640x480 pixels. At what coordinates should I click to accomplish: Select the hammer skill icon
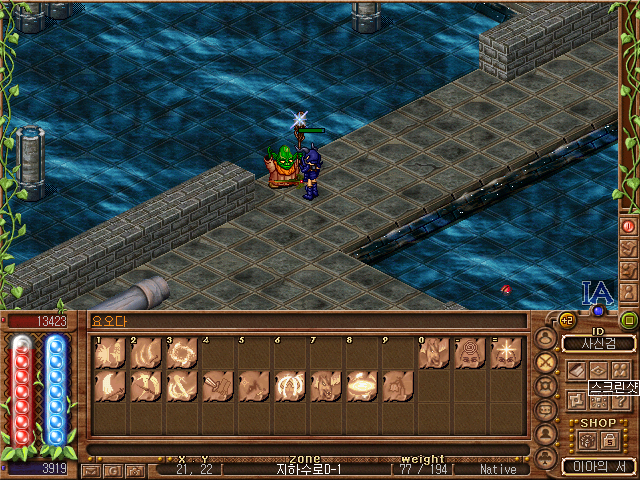[217, 387]
